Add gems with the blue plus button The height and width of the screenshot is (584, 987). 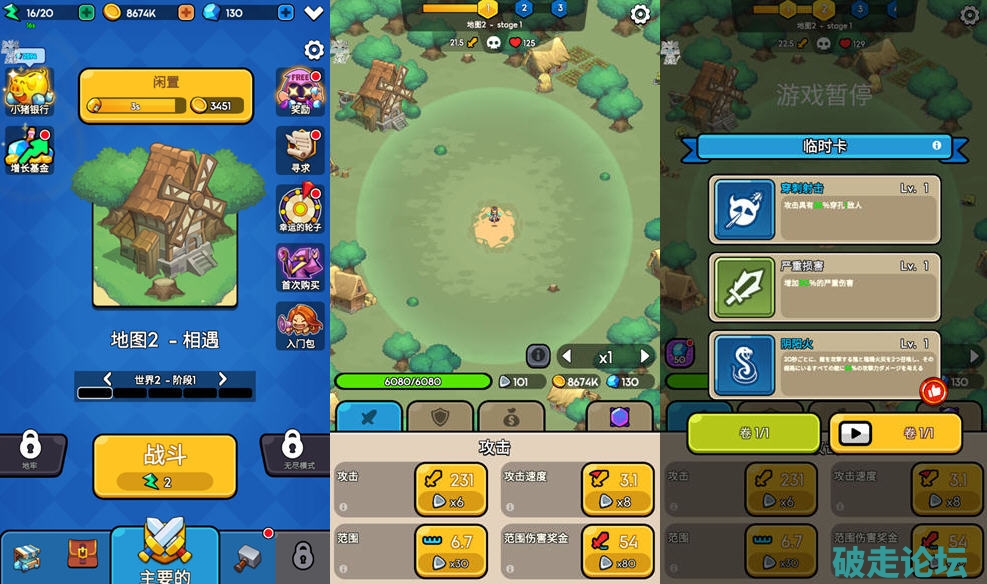tap(285, 13)
